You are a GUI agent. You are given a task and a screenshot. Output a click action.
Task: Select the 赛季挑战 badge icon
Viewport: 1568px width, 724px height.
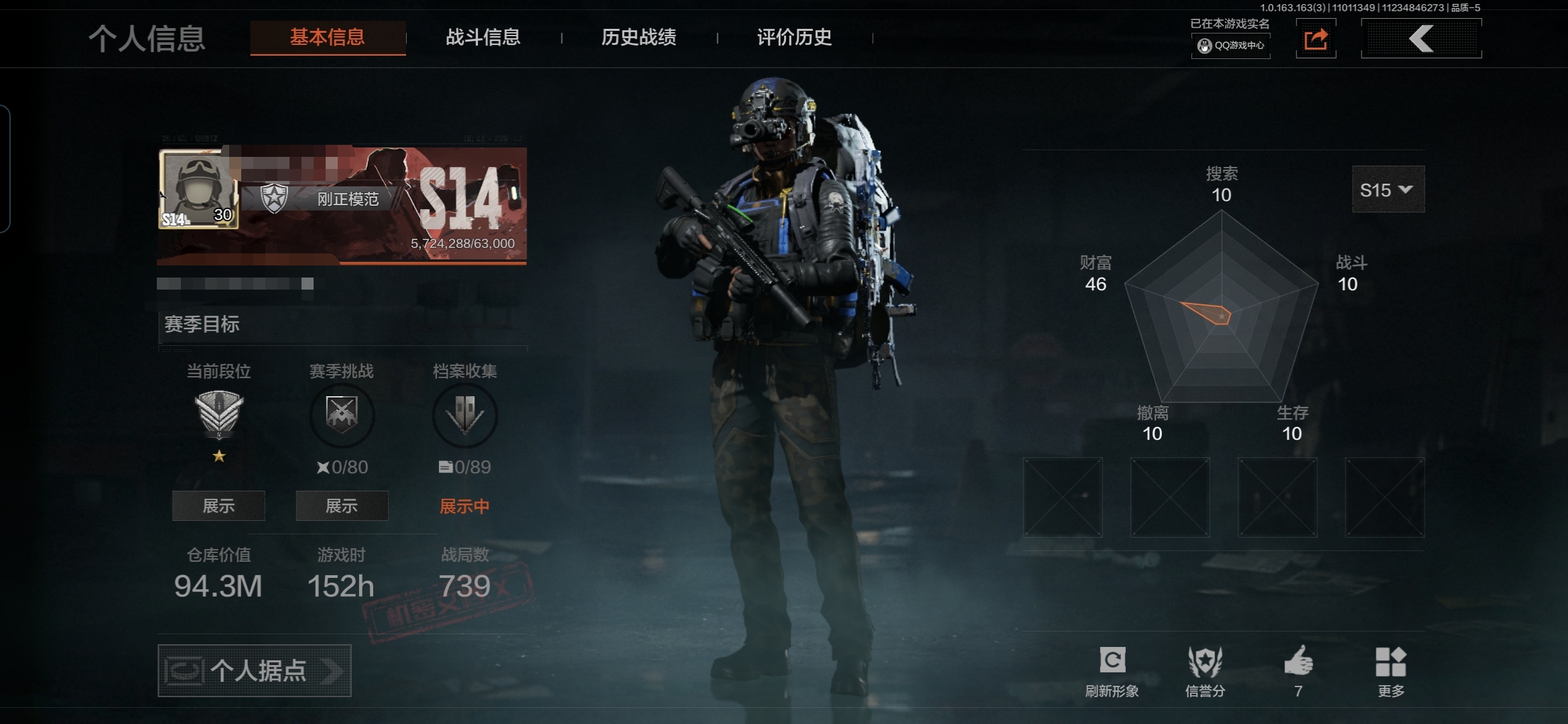(x=342, y=415)
